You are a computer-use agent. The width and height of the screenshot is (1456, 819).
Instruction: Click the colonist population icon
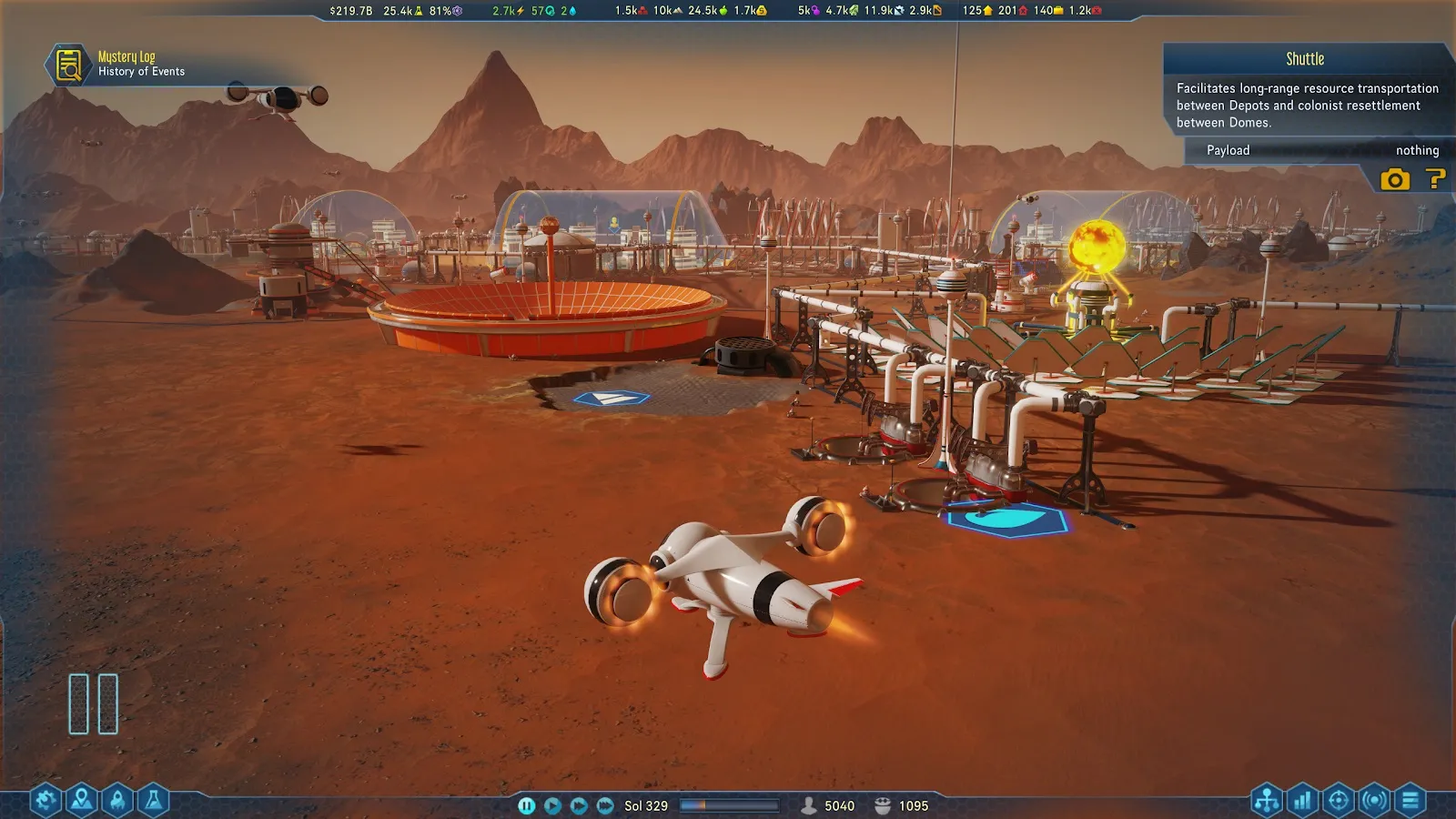[x=808, y=805]
